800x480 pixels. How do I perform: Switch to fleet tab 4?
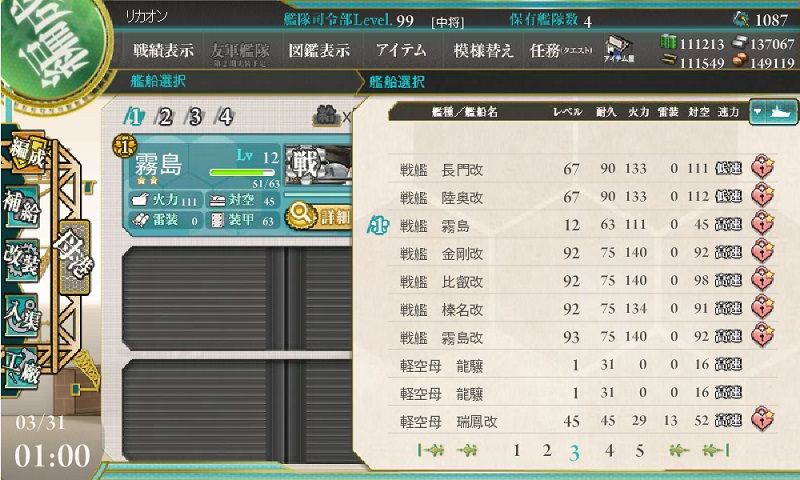pyautogui.click(x=226, y=117)
